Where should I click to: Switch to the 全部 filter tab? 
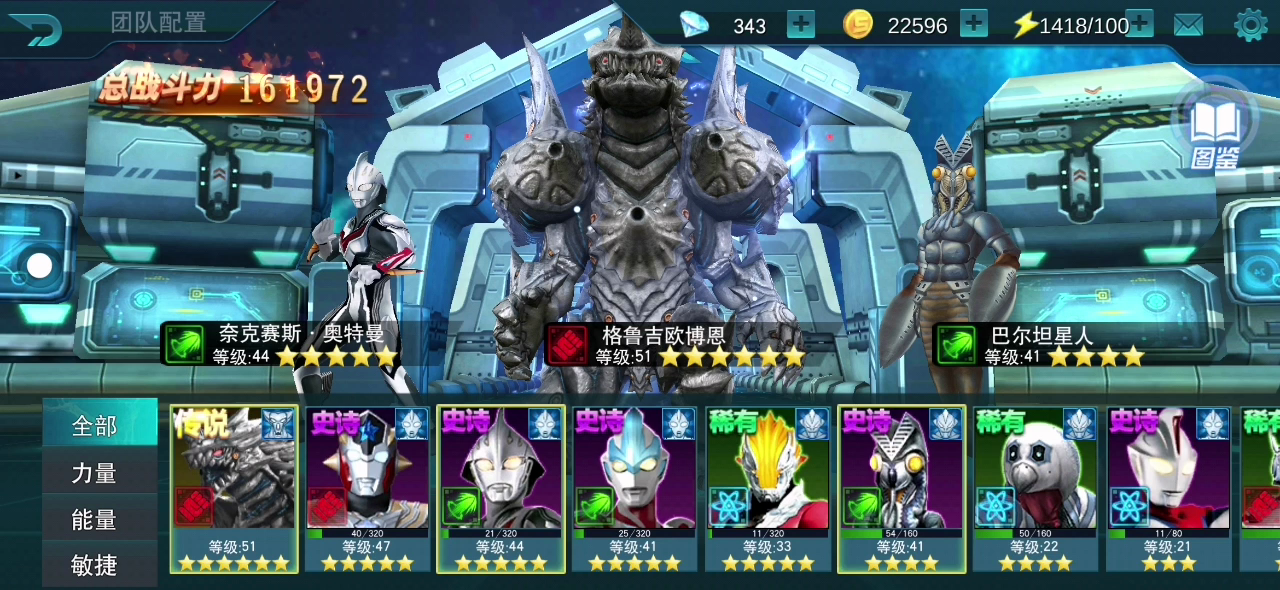pos(95,427)
